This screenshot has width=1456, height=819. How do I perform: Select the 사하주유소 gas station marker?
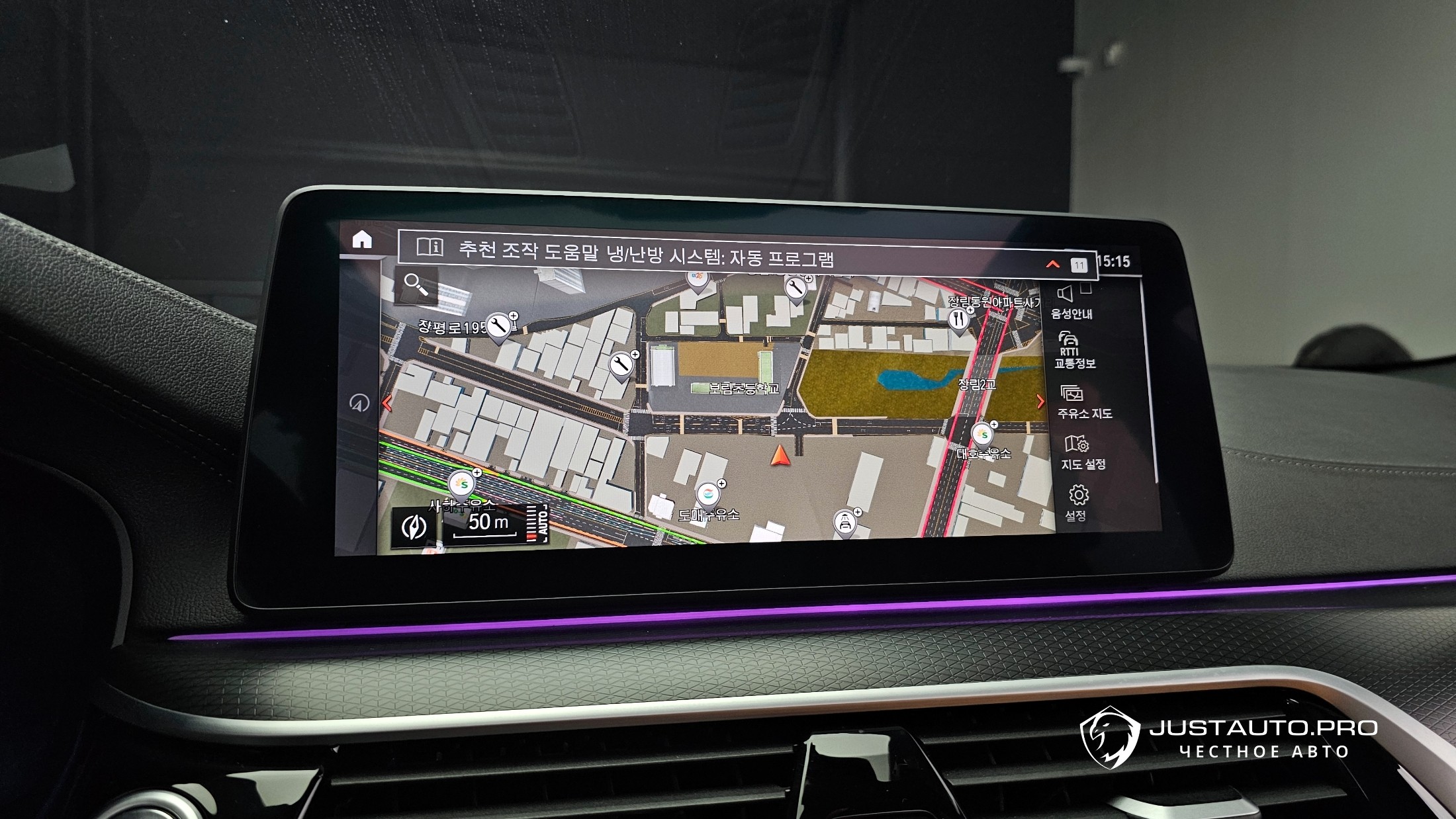pyautogui.click(x=462, y=484)
